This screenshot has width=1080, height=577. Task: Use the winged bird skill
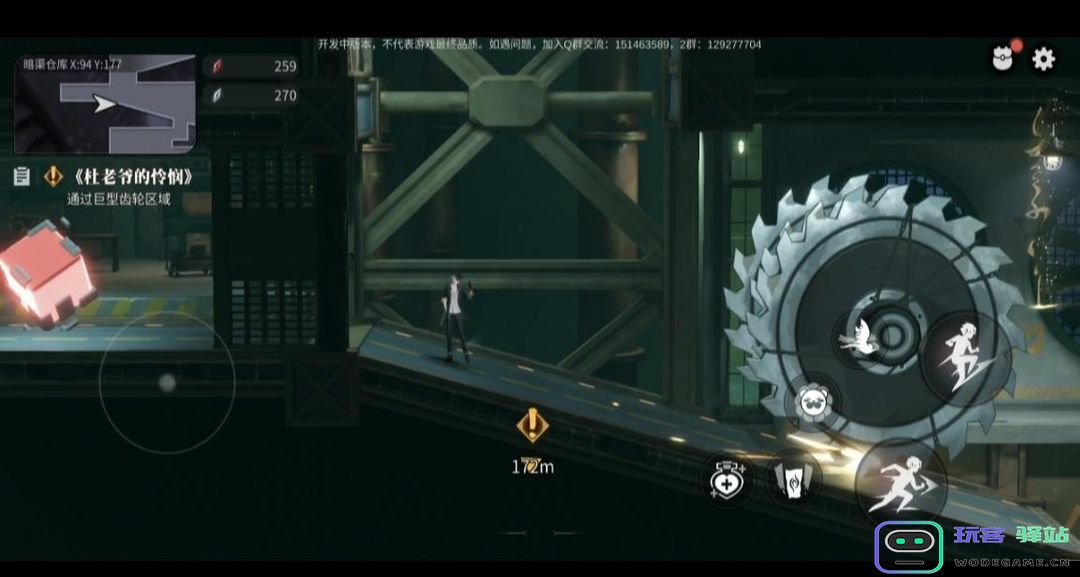coord(861,337)
